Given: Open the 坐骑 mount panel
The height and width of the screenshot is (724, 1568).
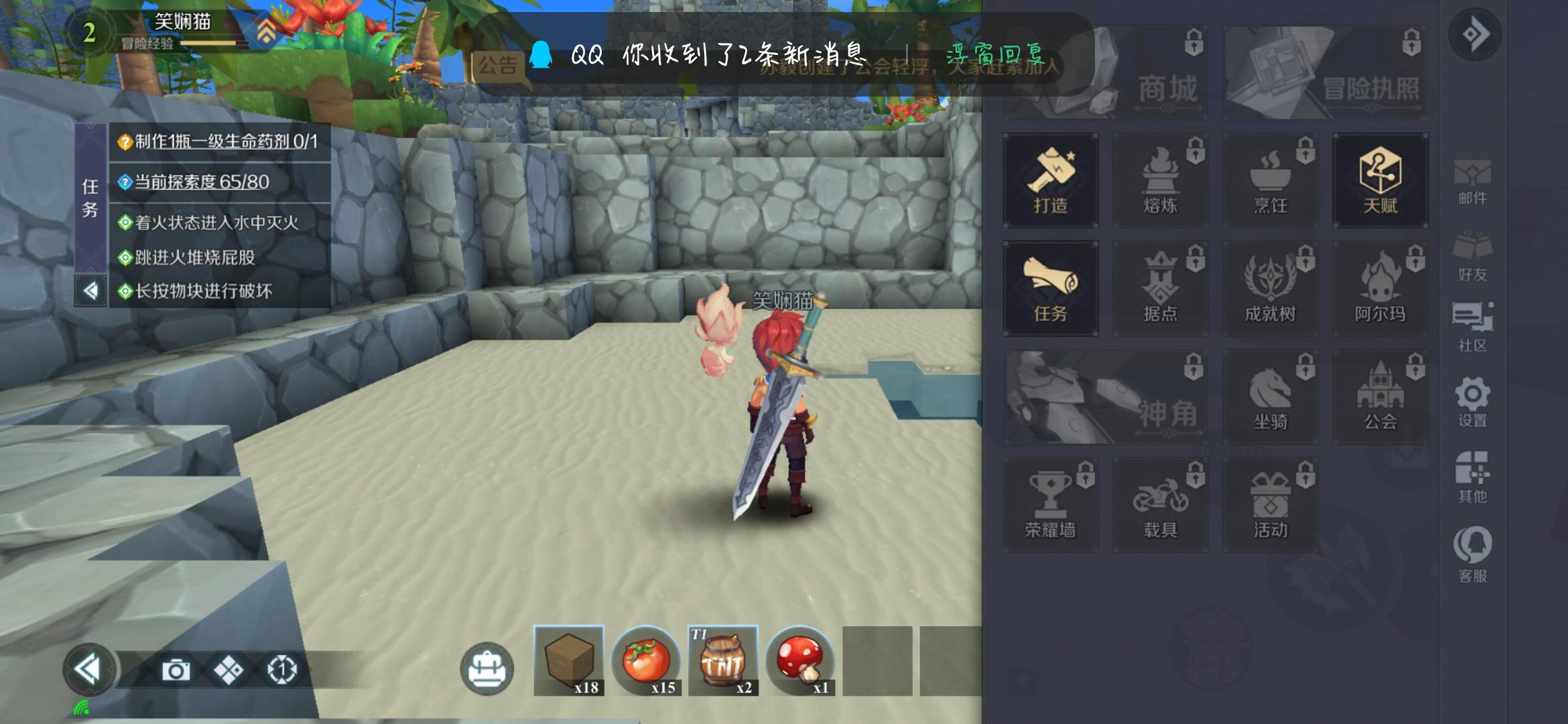Looking at the screenshot, I should coord(1270,396).
